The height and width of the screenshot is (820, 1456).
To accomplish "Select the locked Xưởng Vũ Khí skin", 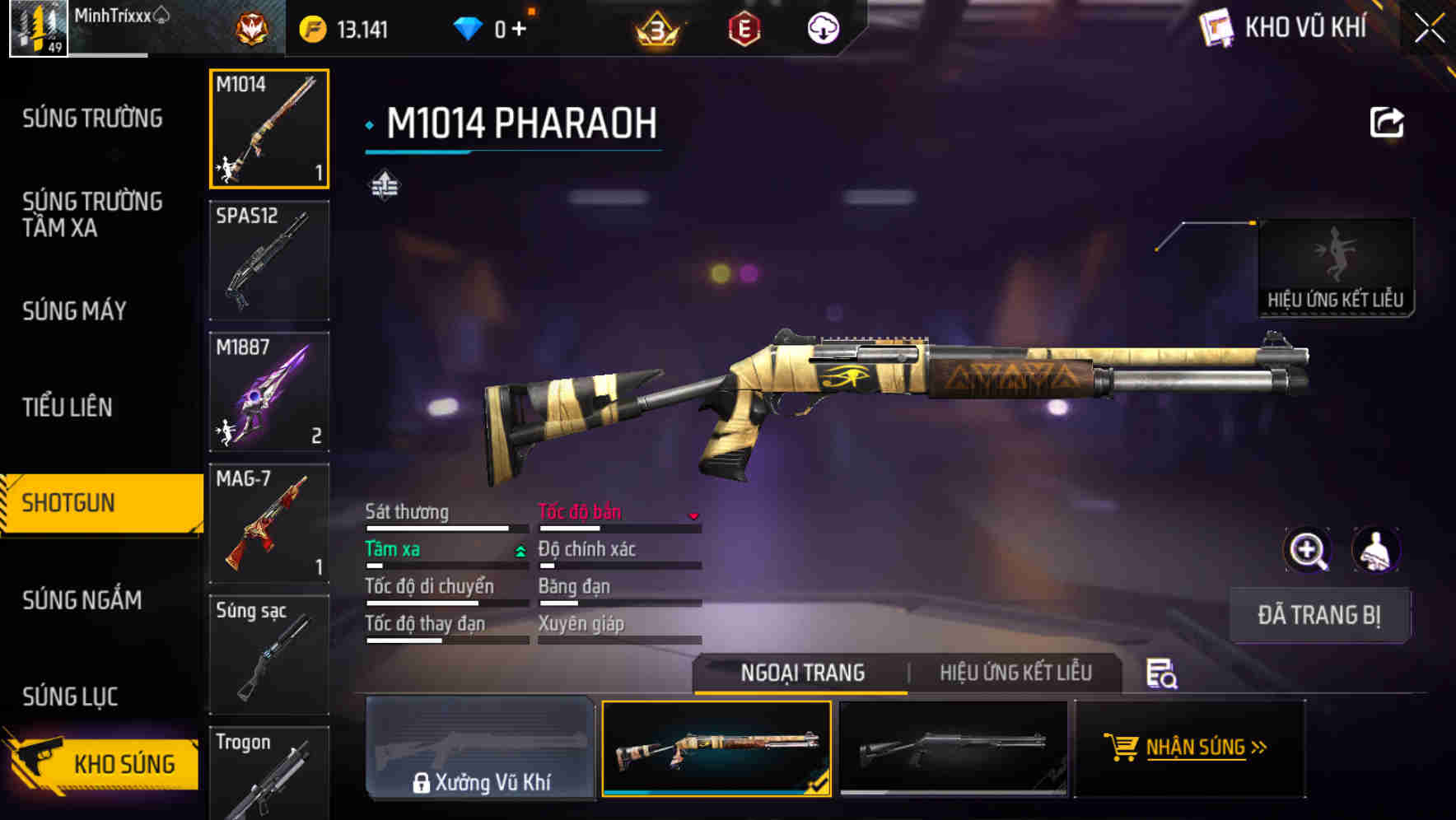I will pyautogui.click(x=480, y=748).
